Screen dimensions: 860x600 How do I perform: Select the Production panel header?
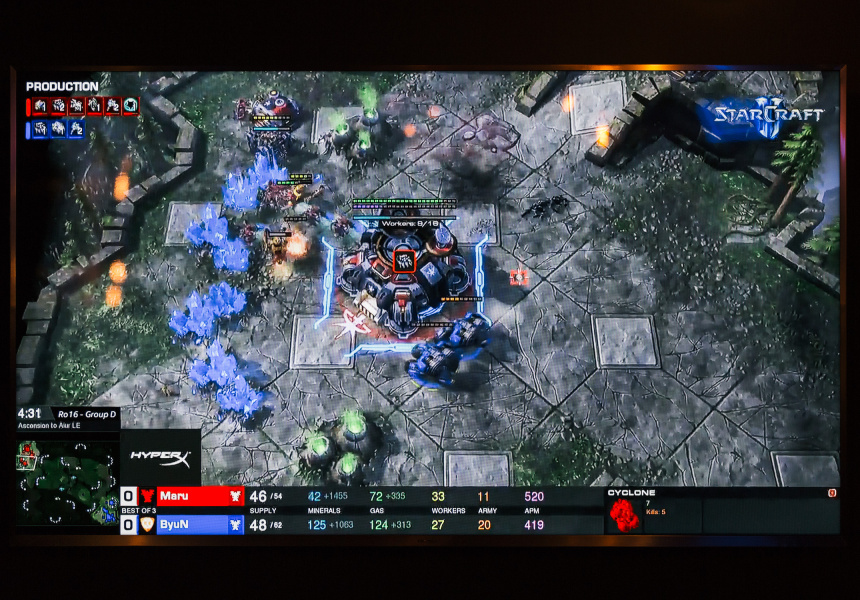[x=62, y=87]
